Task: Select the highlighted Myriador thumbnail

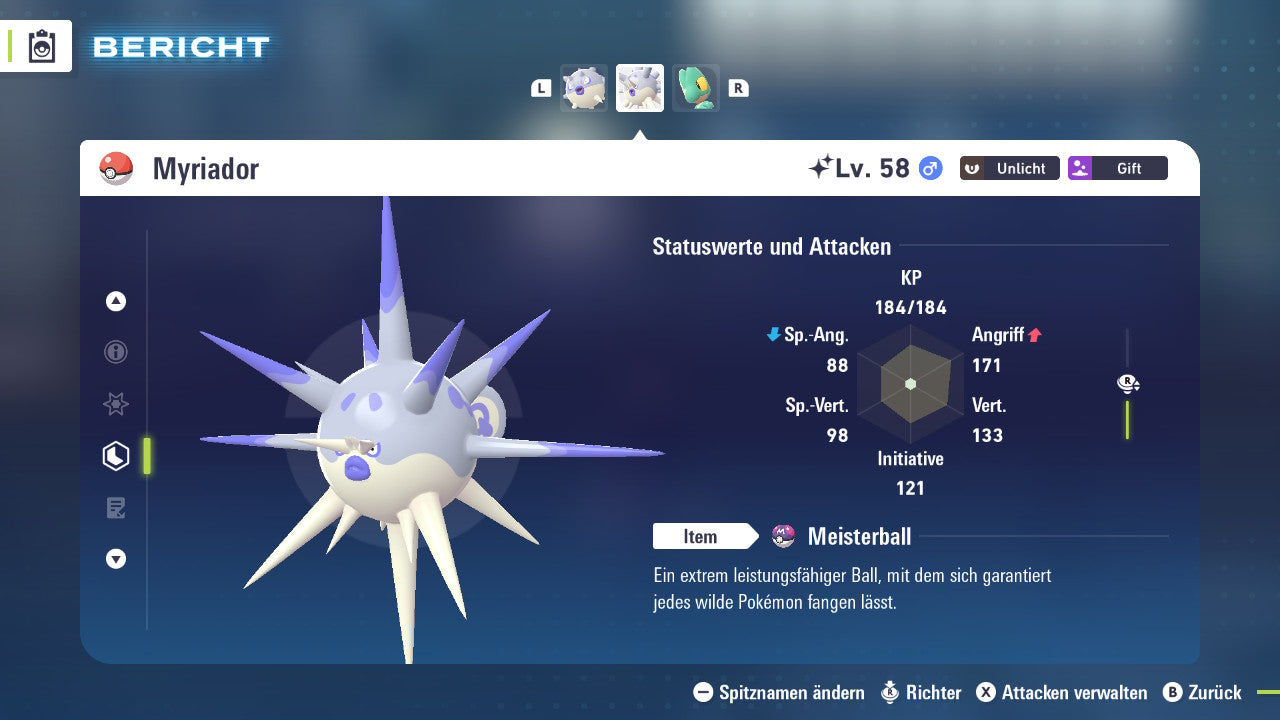Action: click(640, 88)
